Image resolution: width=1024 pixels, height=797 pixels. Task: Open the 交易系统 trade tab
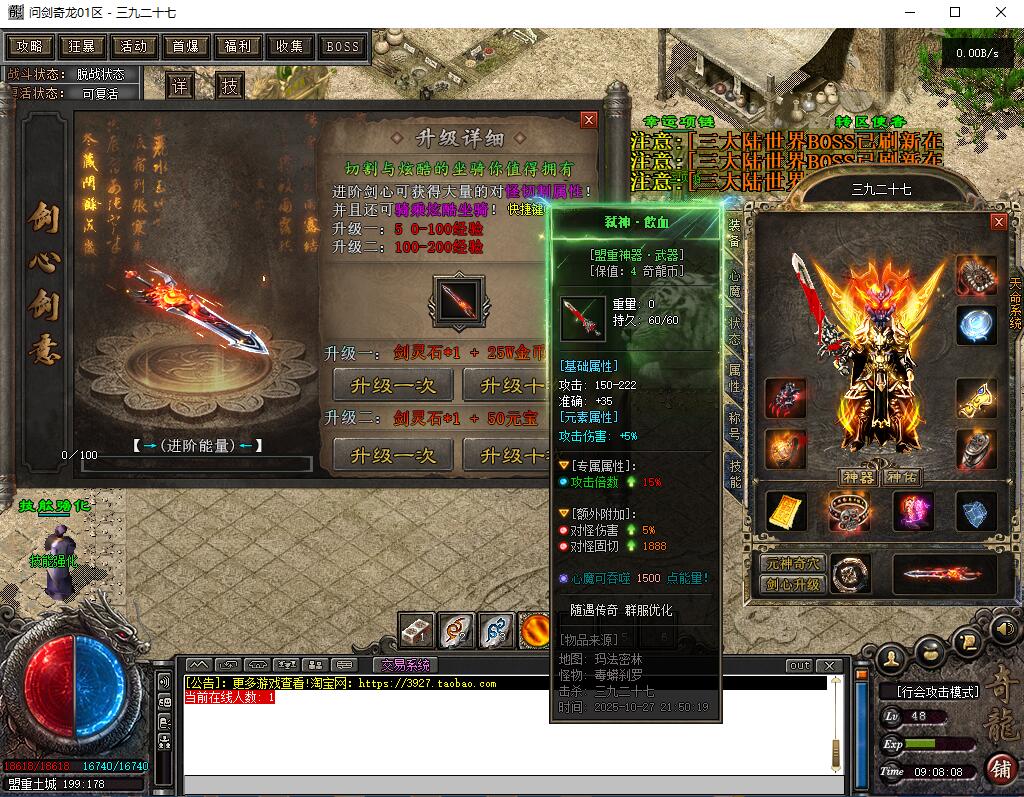coord(405,665)
